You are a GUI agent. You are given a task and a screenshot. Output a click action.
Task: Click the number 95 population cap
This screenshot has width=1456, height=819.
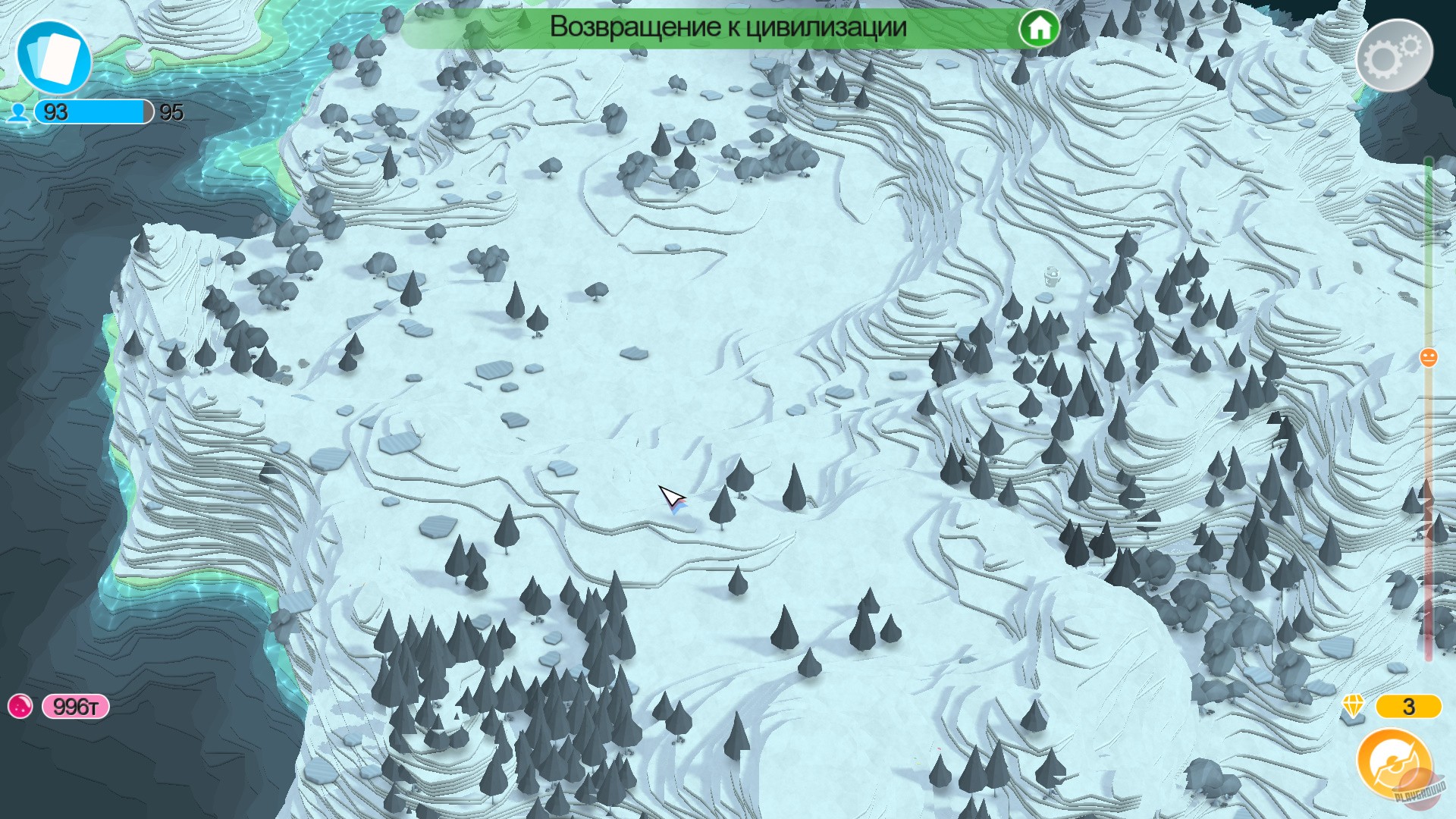pos(171,113)
